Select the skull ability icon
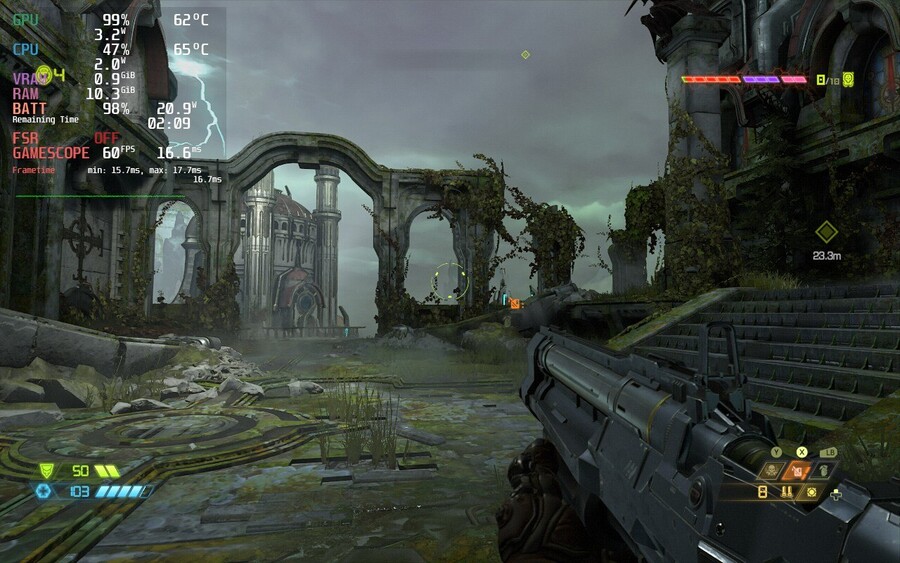Screen dimensions: 900x563 (x=774, y=470)
